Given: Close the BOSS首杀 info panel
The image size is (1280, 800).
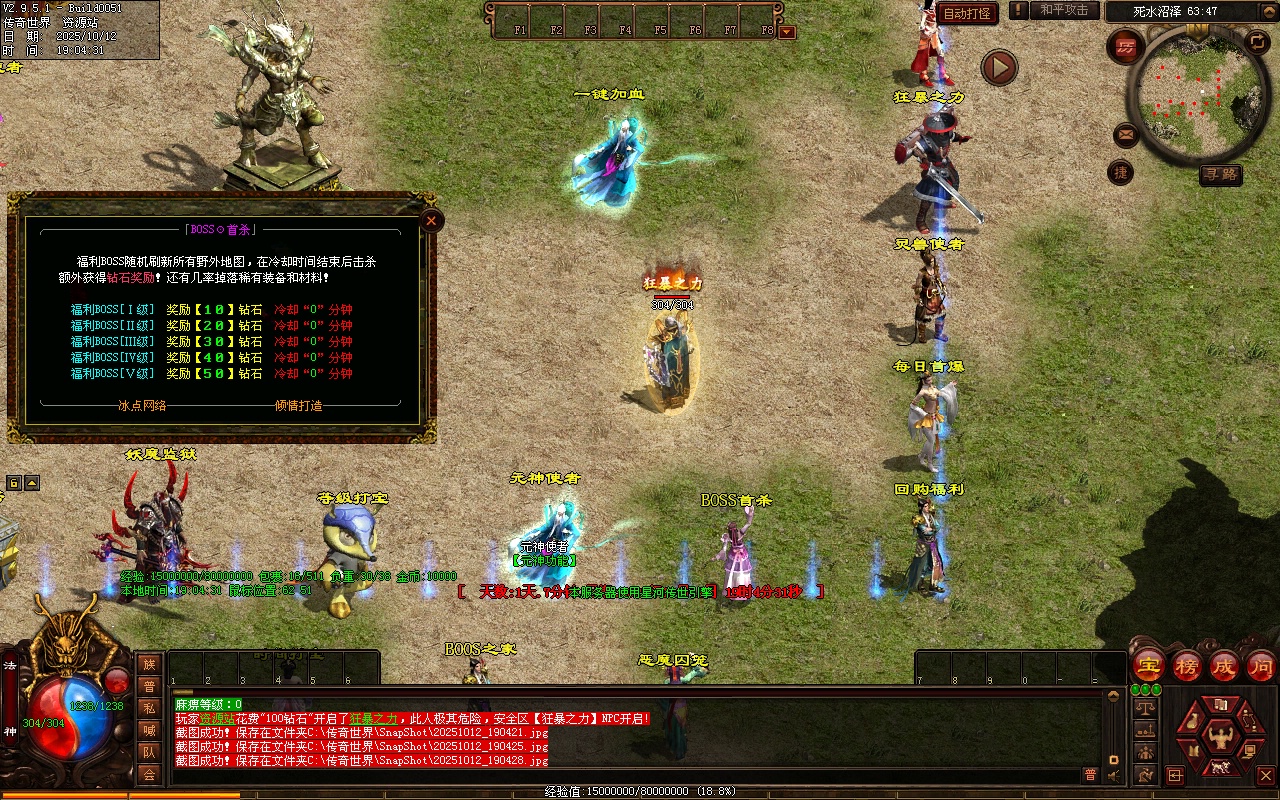Looking at the screenshot, I should (x=431, y=220).
